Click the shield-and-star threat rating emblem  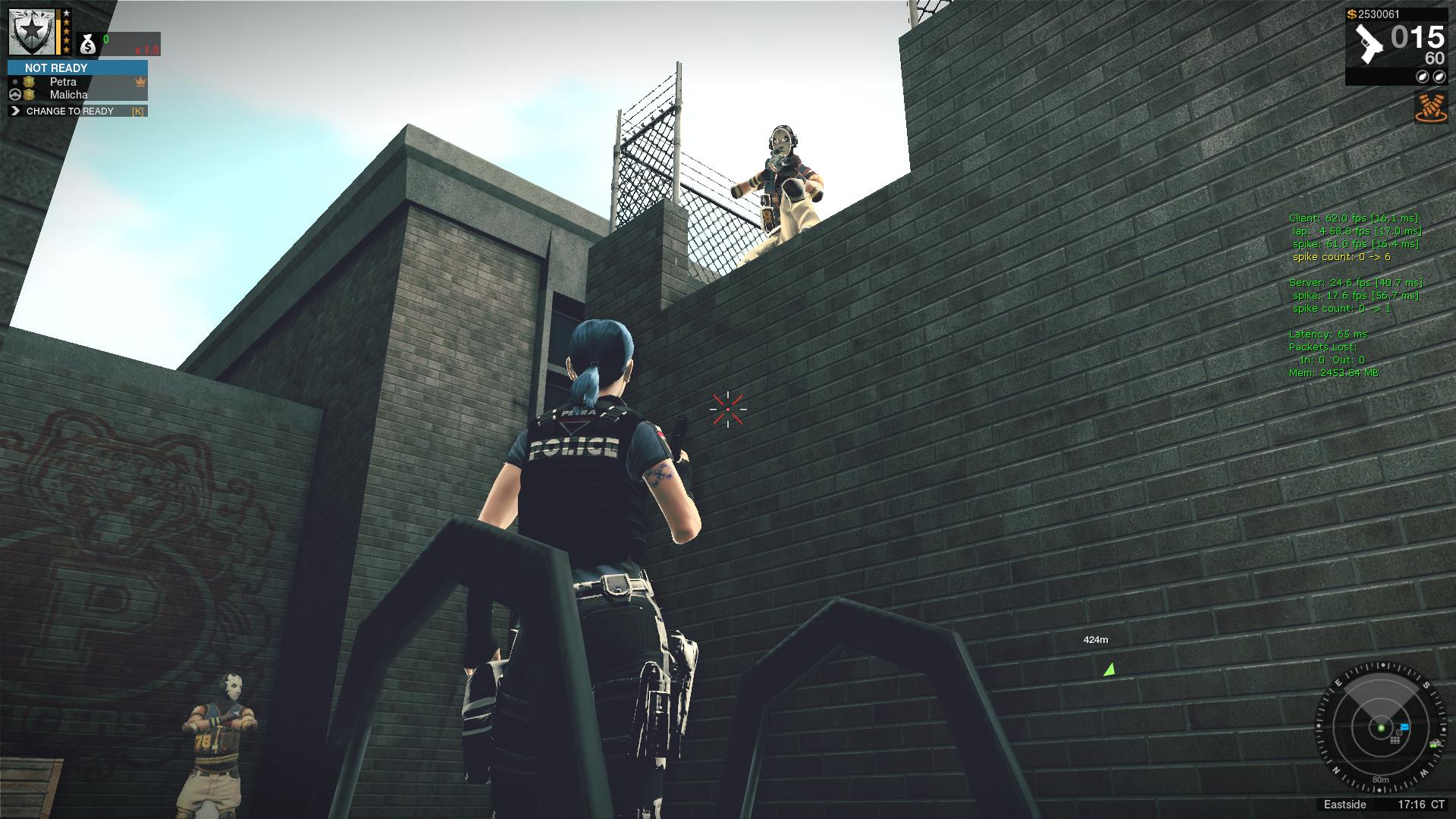coord(30,32)
